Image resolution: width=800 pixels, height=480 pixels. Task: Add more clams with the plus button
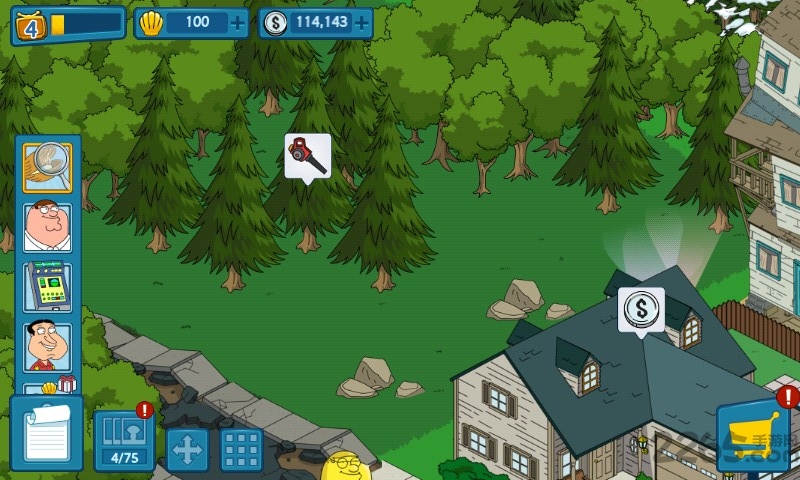[x=236, y=22]
